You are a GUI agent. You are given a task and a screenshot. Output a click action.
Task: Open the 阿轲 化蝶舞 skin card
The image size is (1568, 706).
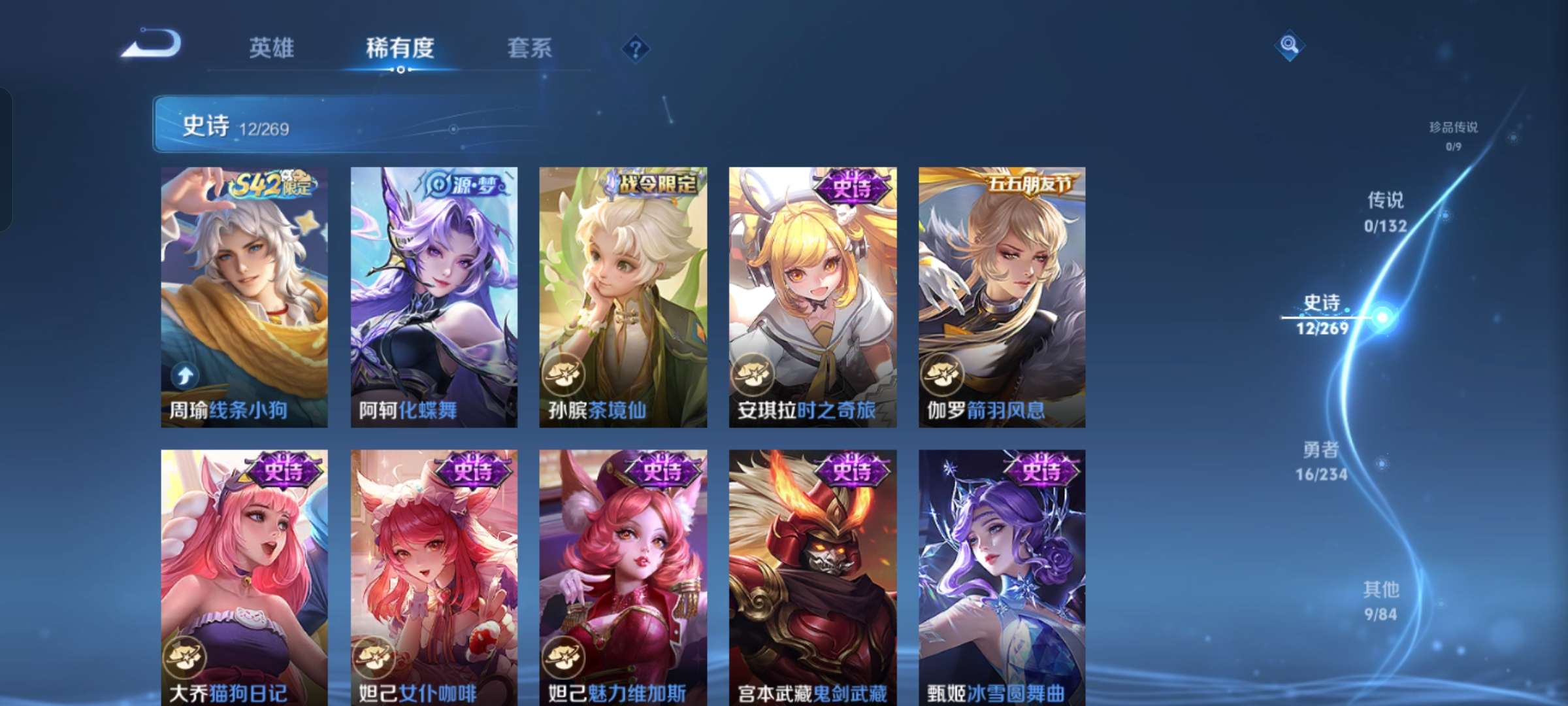click(433, 294)
